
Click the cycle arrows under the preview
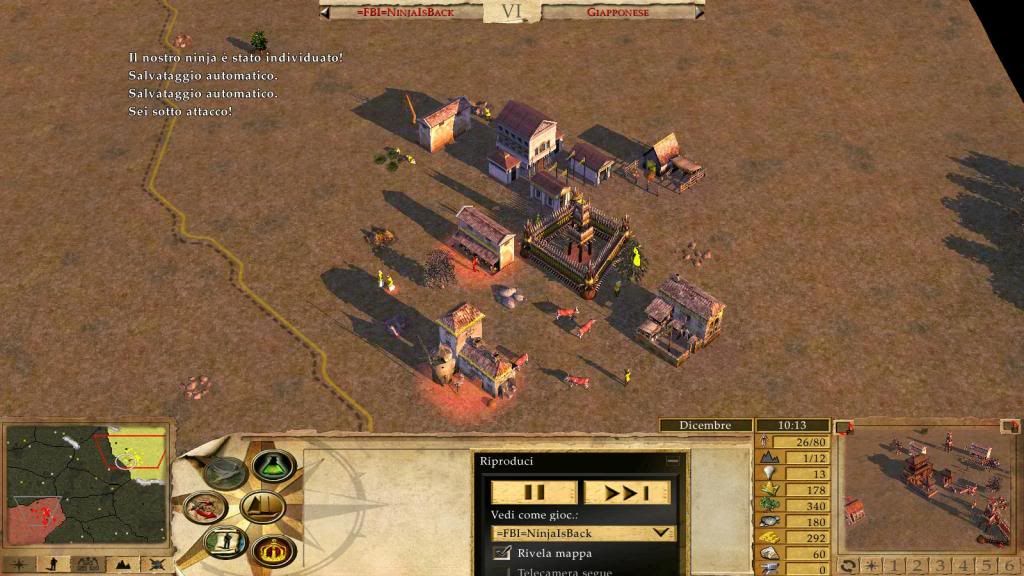click(847, 566)
